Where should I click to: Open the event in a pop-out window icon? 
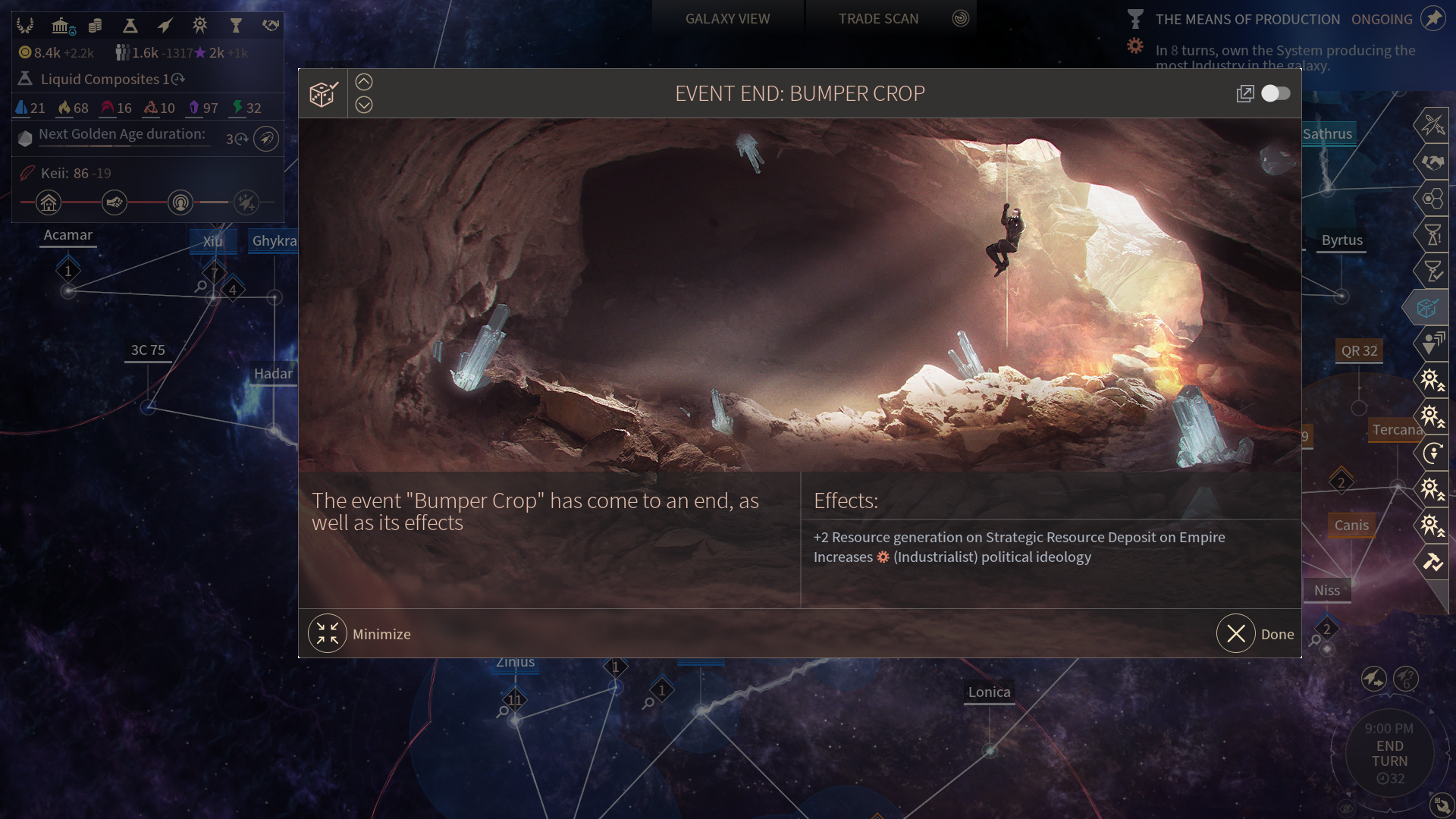pos(1244,93)
